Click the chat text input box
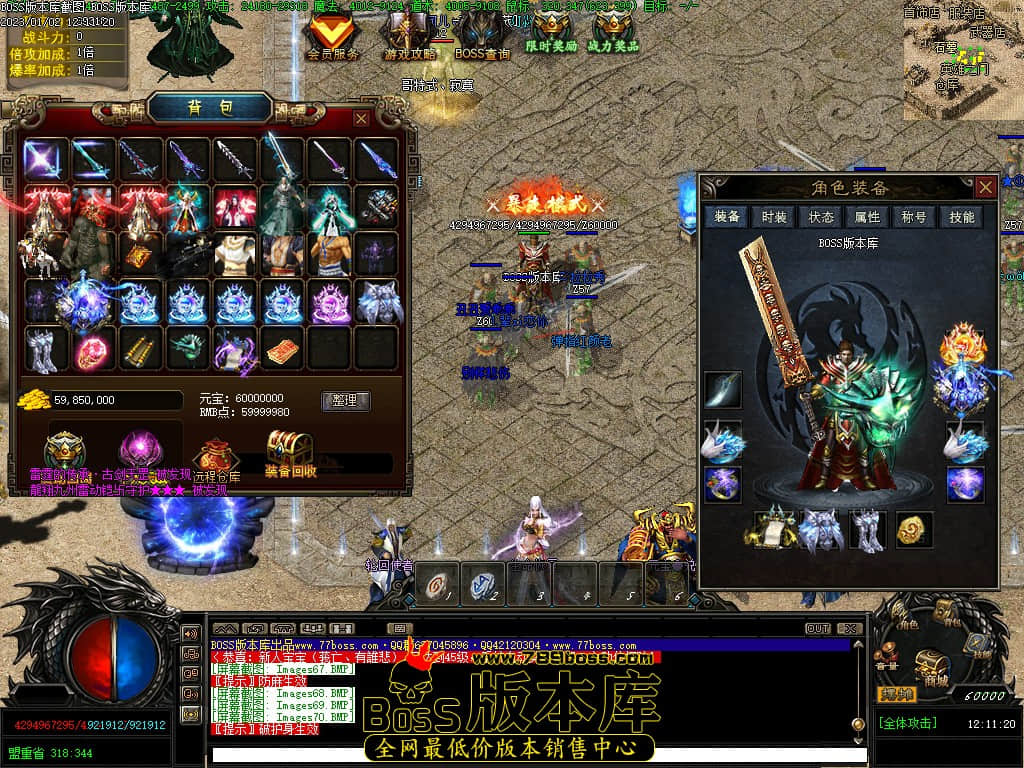 point(530,754)
